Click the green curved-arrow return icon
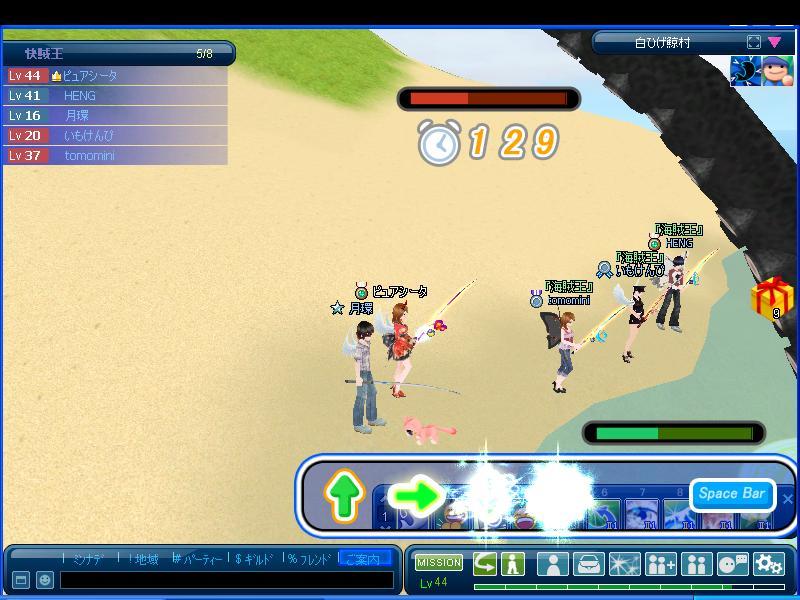 (485, 563)
